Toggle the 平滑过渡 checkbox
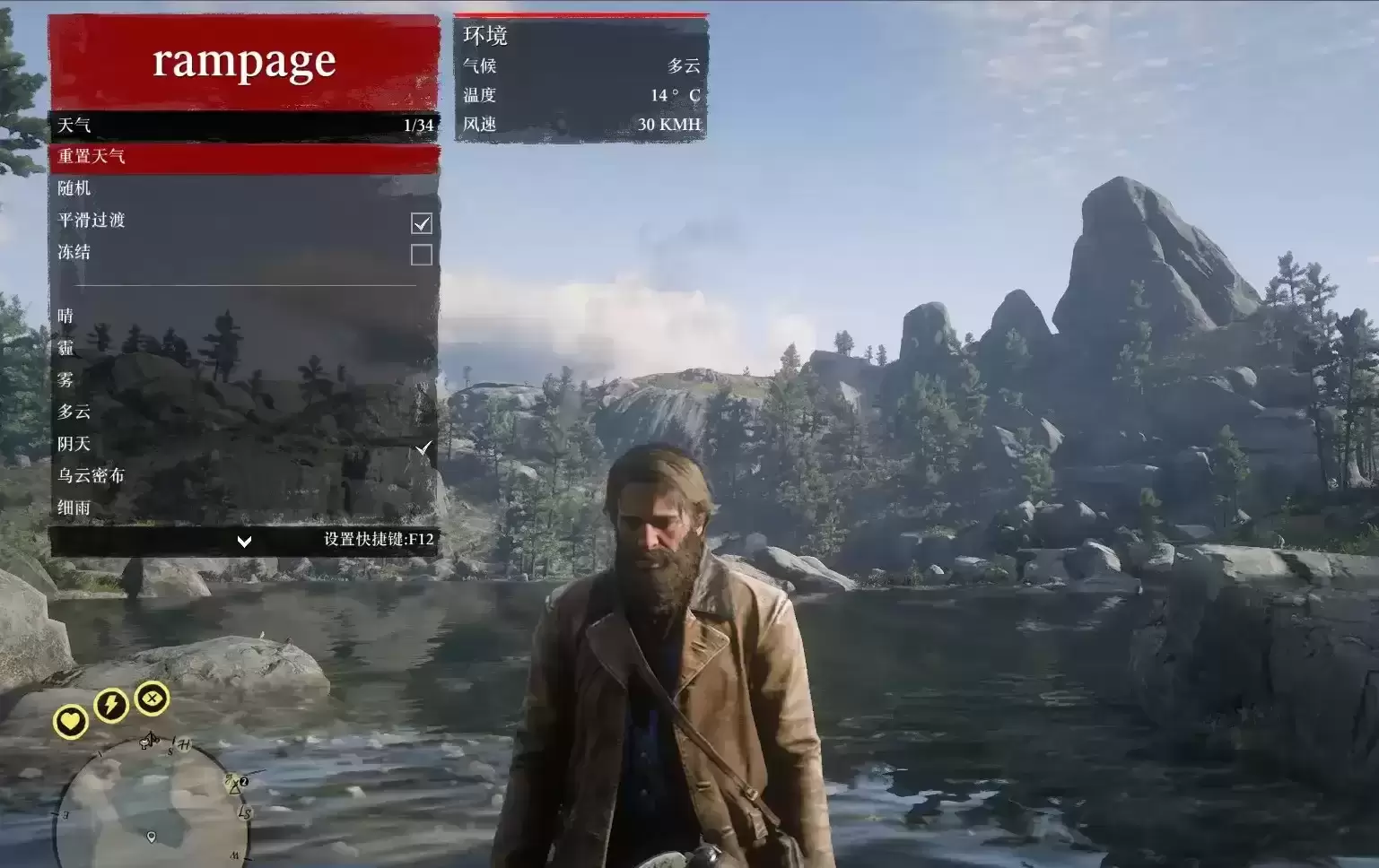The width and height of the screenshot is (1379, 868). 421,222
